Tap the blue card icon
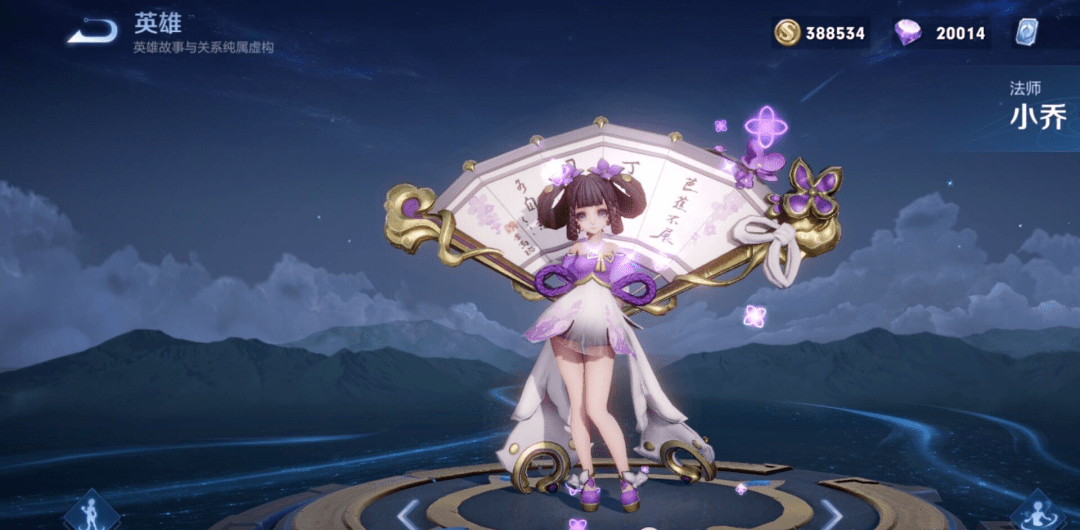This screenshot has width=1080, height=530. (1027, 32)
